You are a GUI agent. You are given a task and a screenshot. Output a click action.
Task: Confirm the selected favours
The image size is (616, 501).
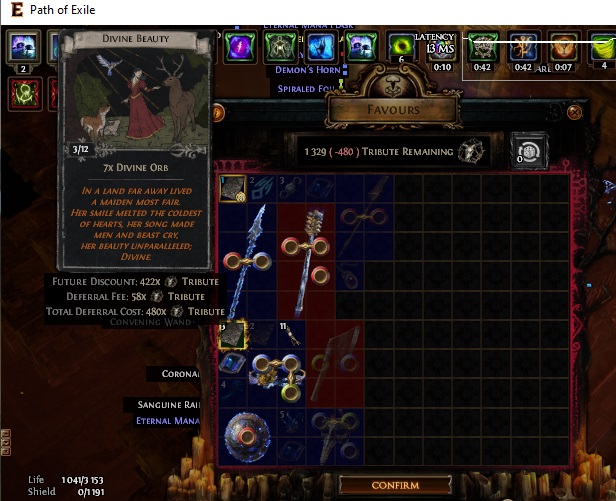(x=394, y=485)
